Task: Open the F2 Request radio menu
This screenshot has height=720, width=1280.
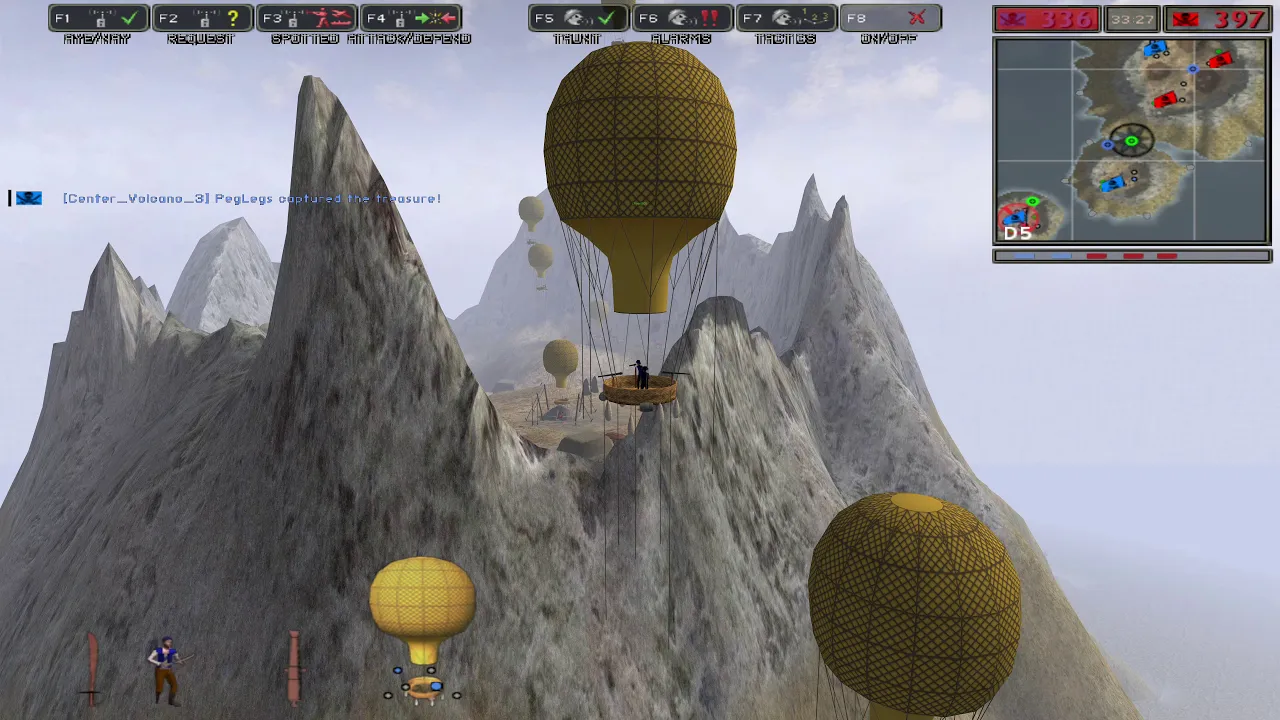Action: click(x=203, y=19)
